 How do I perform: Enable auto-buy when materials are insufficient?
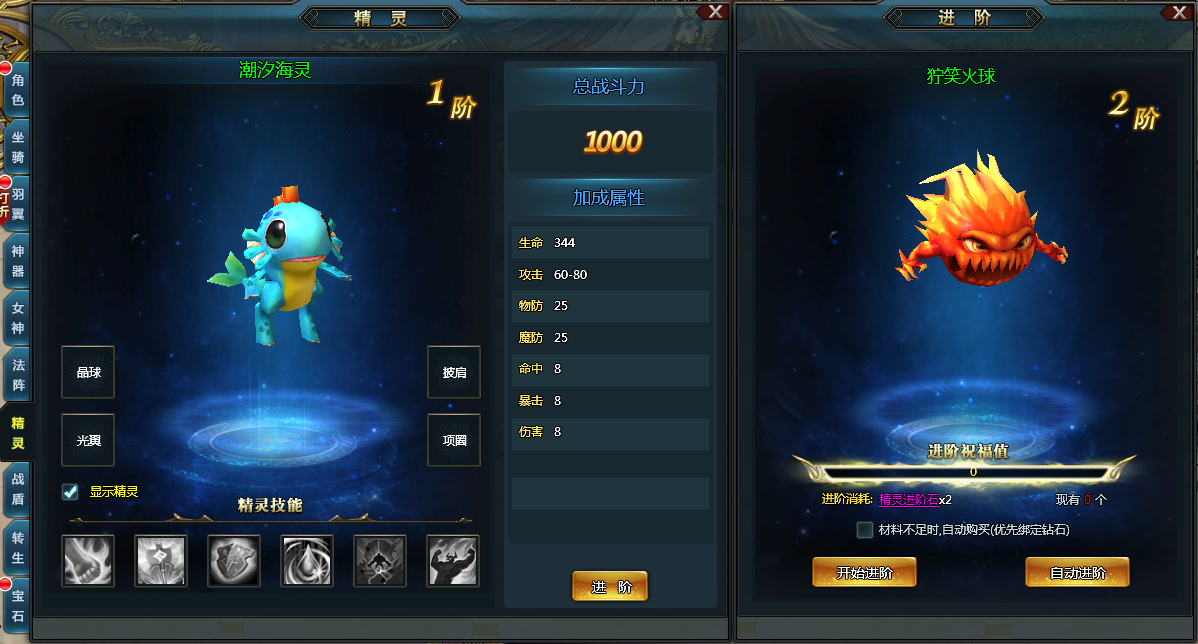pos(865,530)
